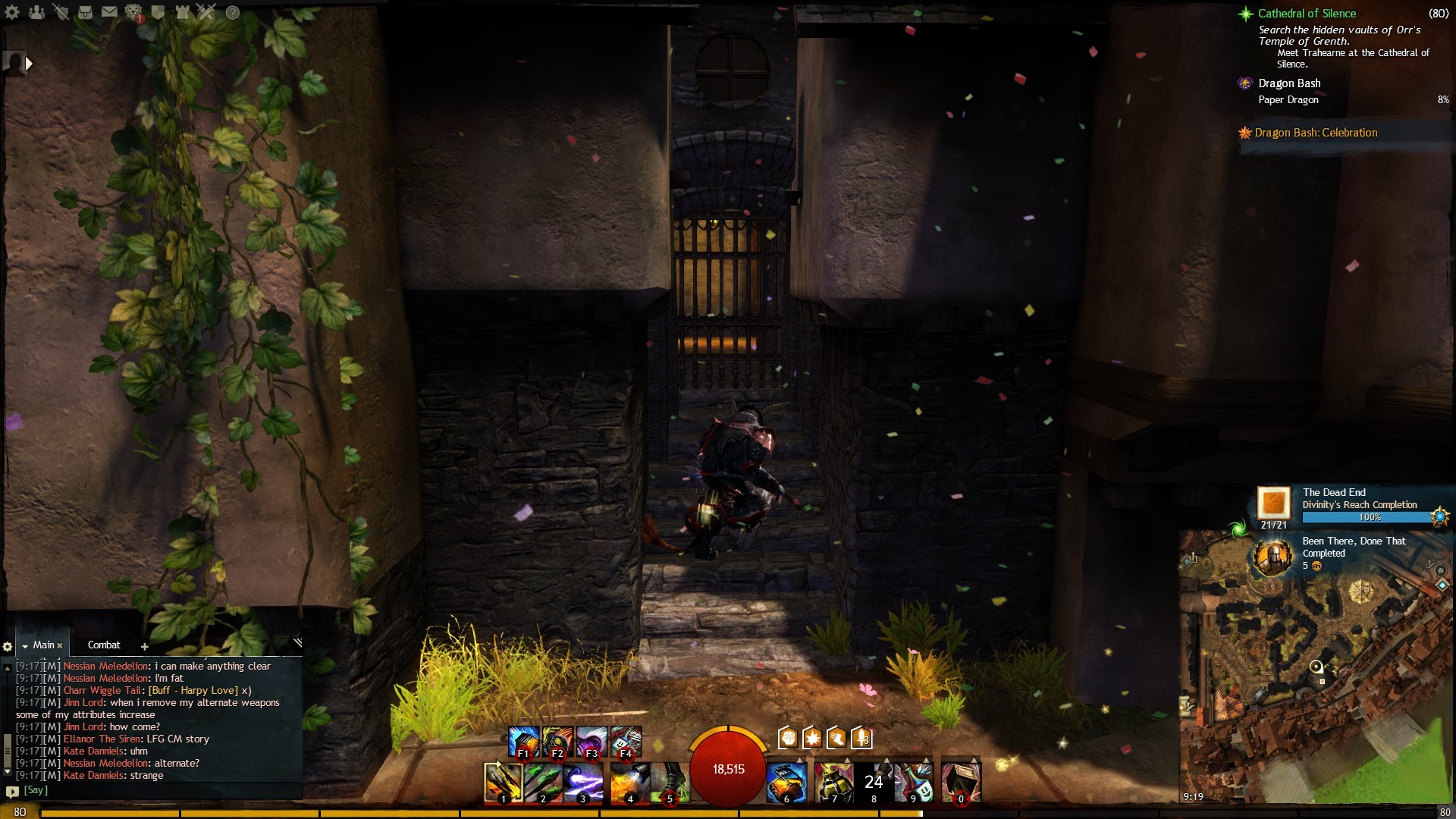Close the Main chat tab
Screen dimensions: 1456x819
(60, 646)
